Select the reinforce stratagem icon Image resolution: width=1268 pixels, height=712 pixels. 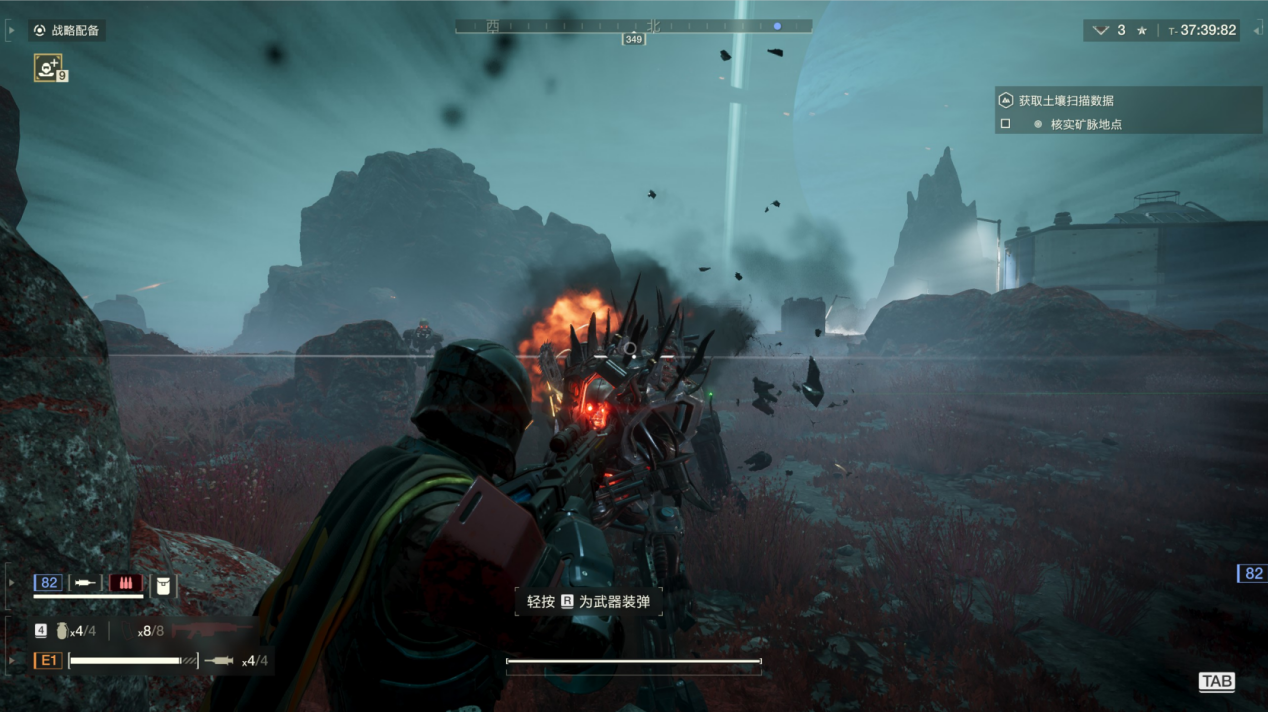tap(47, 67)
